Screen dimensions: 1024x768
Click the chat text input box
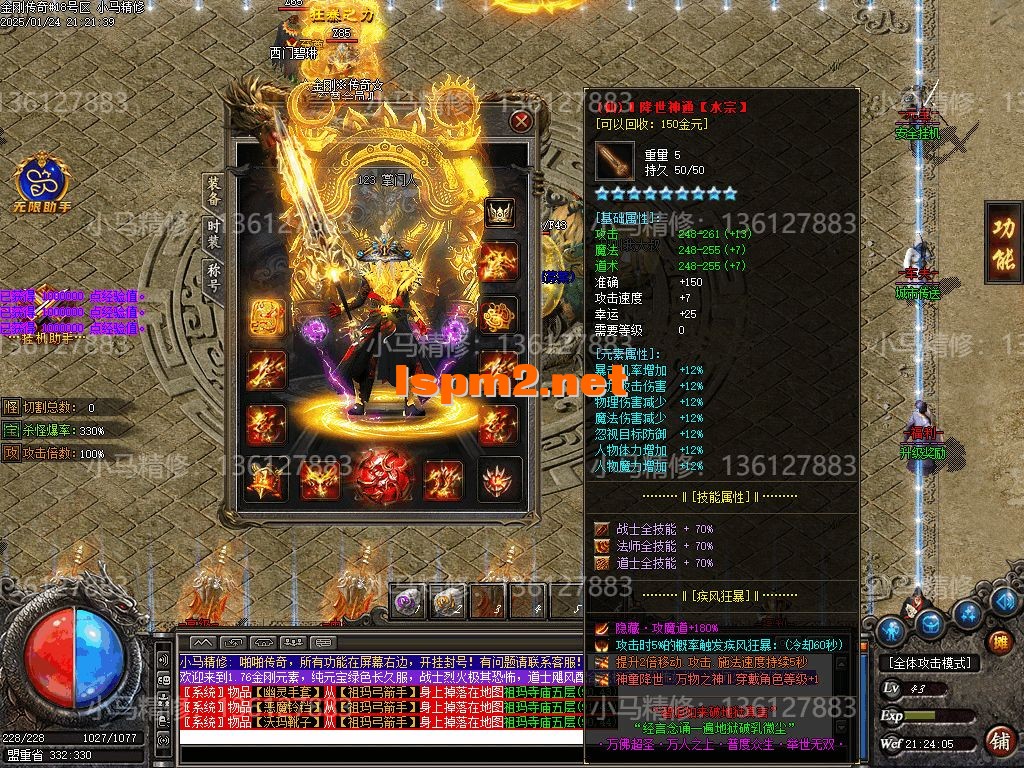380,738
